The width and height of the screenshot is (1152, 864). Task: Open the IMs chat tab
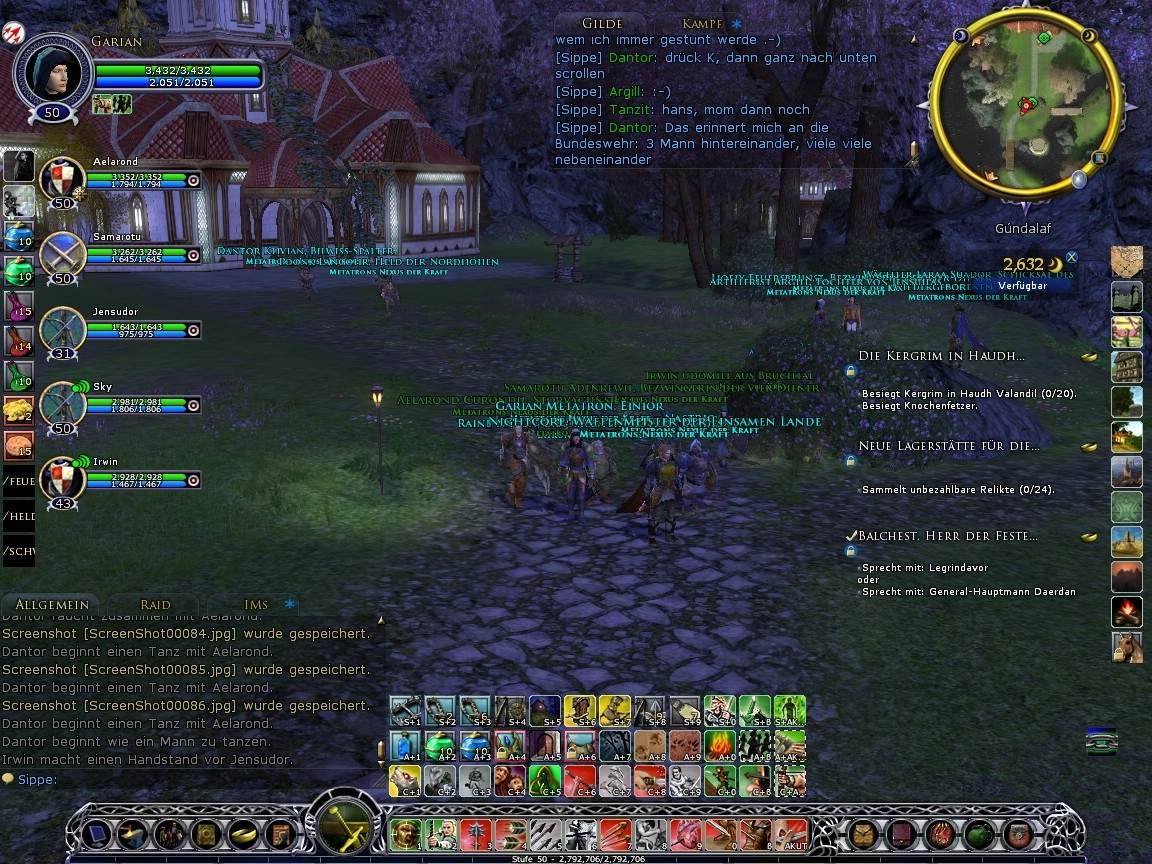click(256, 604)
